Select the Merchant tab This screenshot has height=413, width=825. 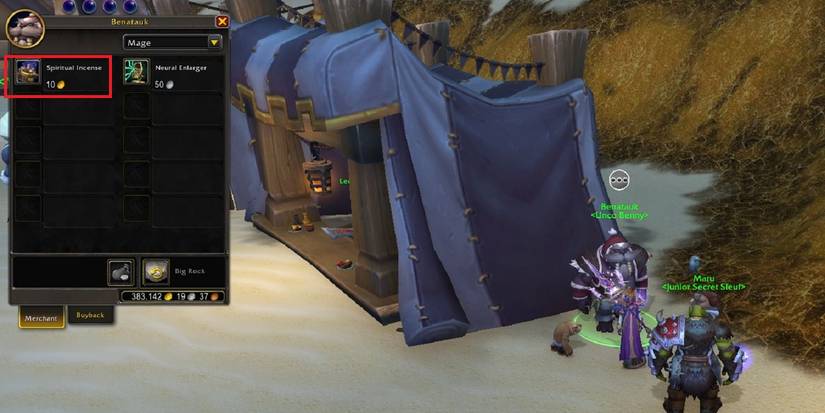(x=41, y=316)
